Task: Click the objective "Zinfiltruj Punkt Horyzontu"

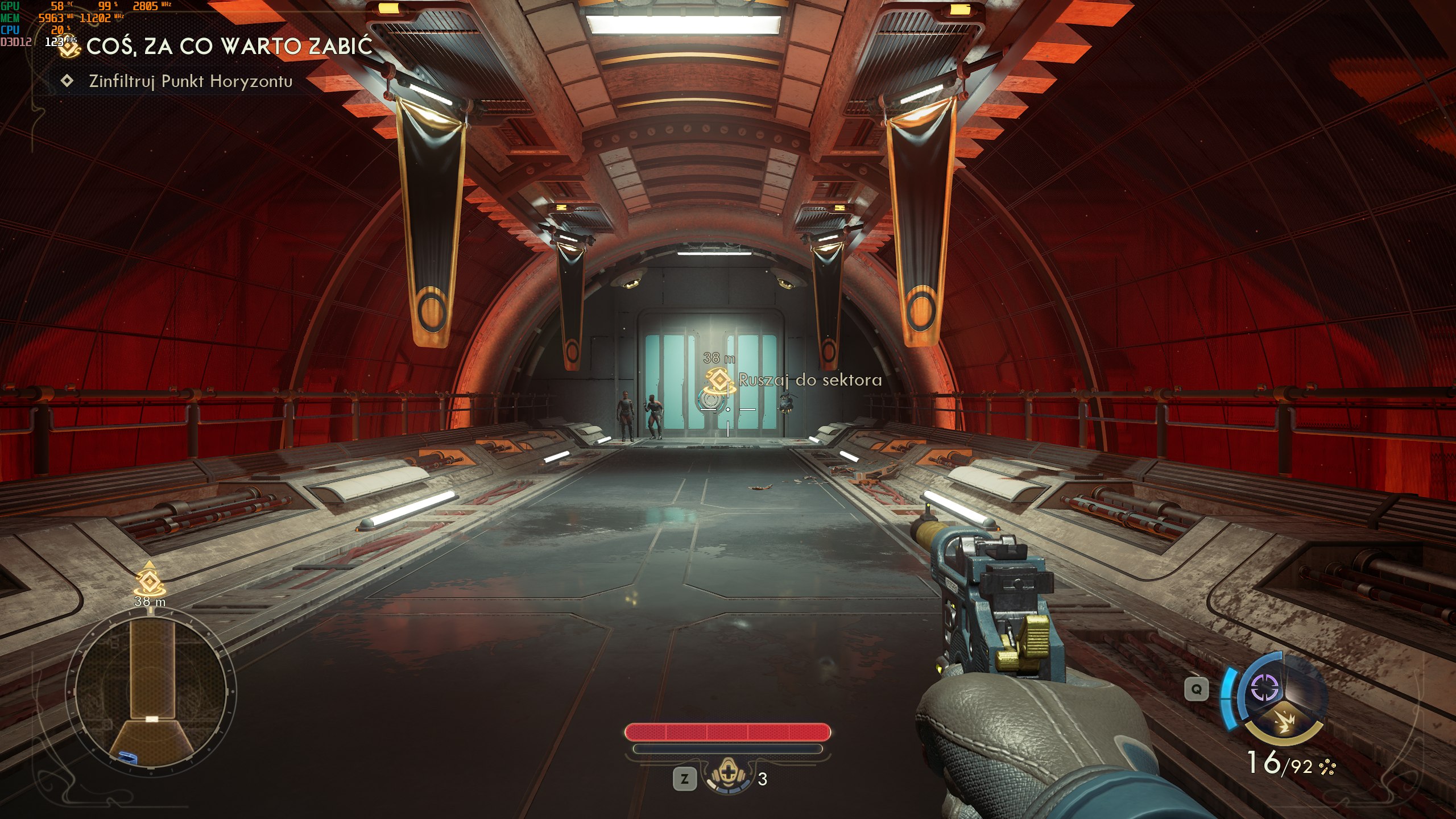Action: click(x=191, y=81)
